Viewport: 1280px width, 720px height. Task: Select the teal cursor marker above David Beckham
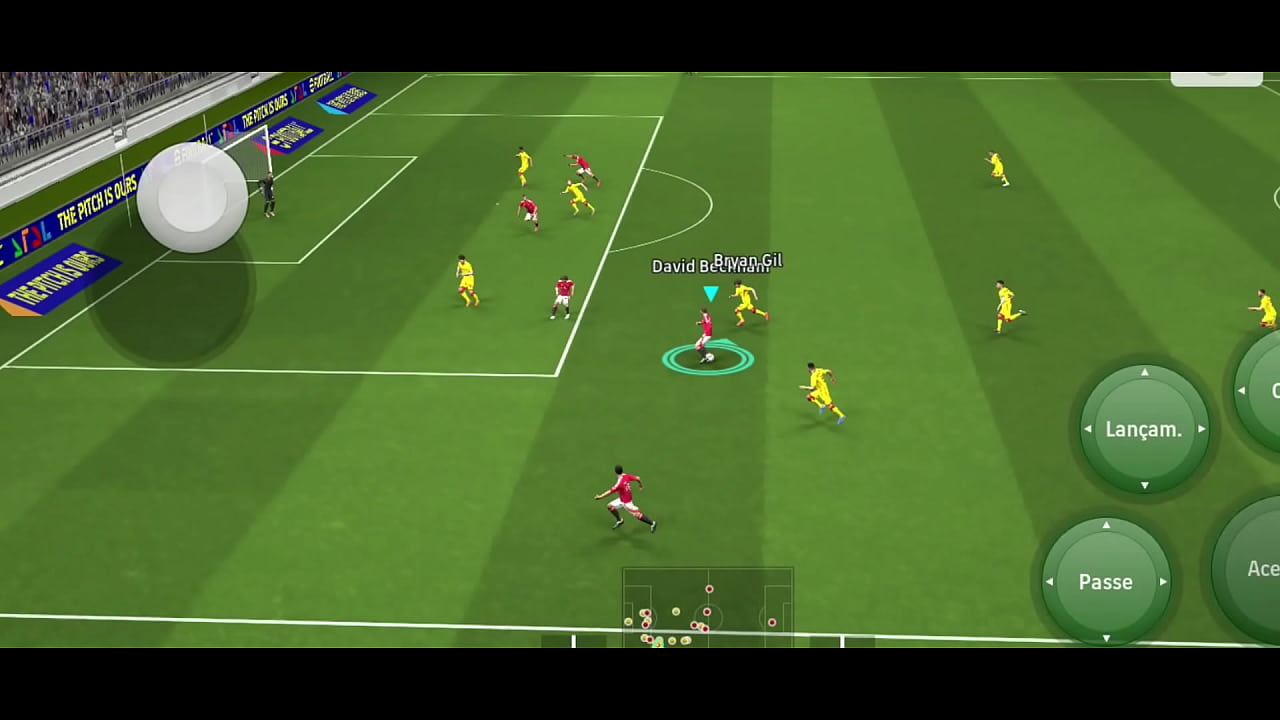click(710, 292)
